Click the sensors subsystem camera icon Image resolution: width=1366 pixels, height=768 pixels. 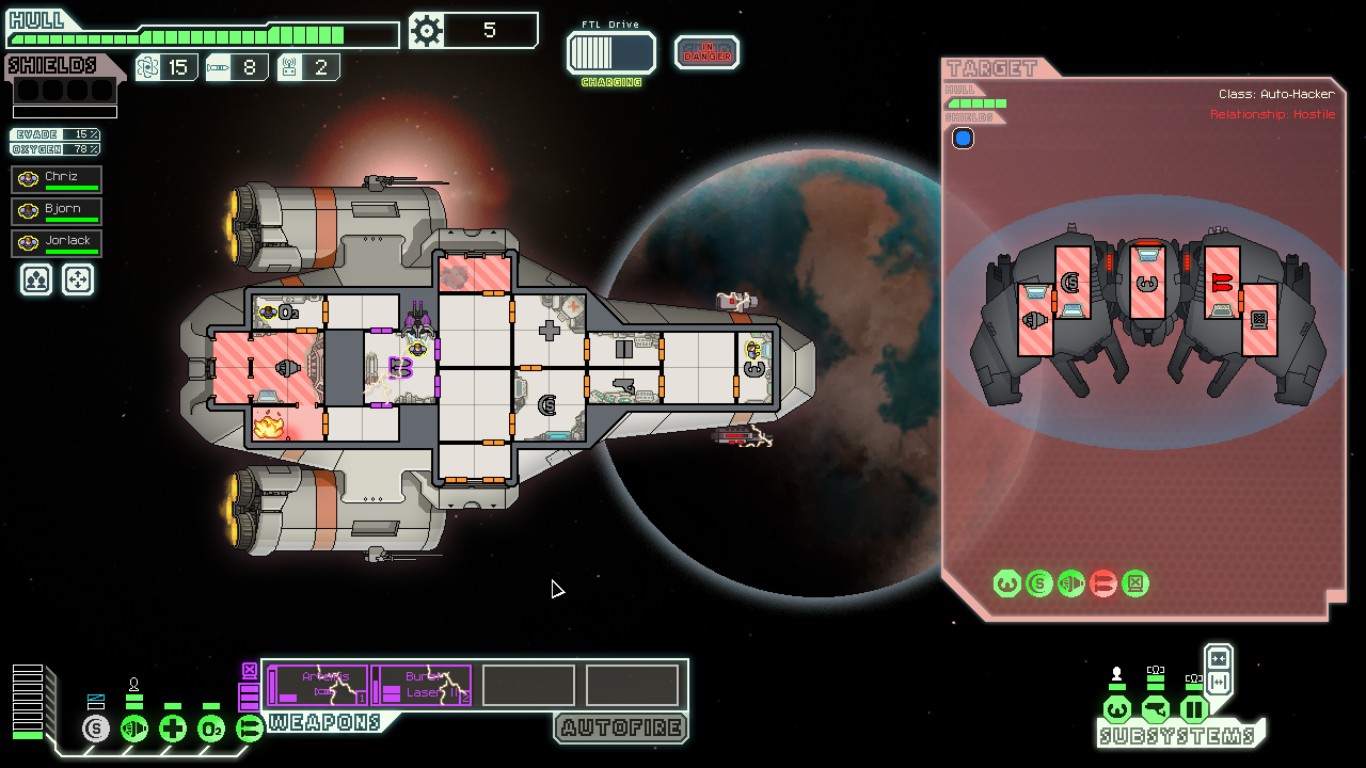pyautogui.click(x=1156, y=710)
